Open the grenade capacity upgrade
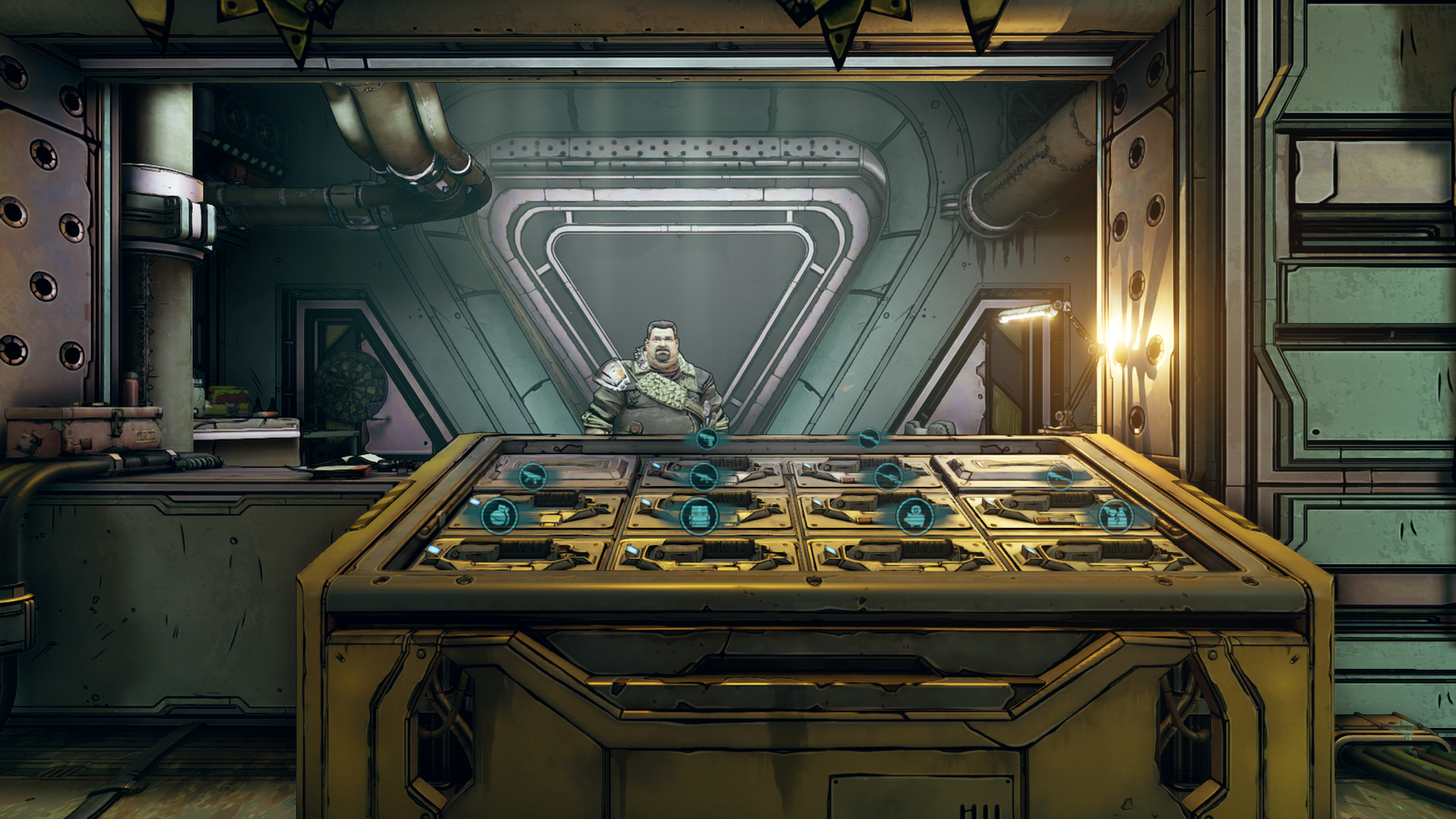This screenshot has height=819, width=1456. click(x=499, y=516)
